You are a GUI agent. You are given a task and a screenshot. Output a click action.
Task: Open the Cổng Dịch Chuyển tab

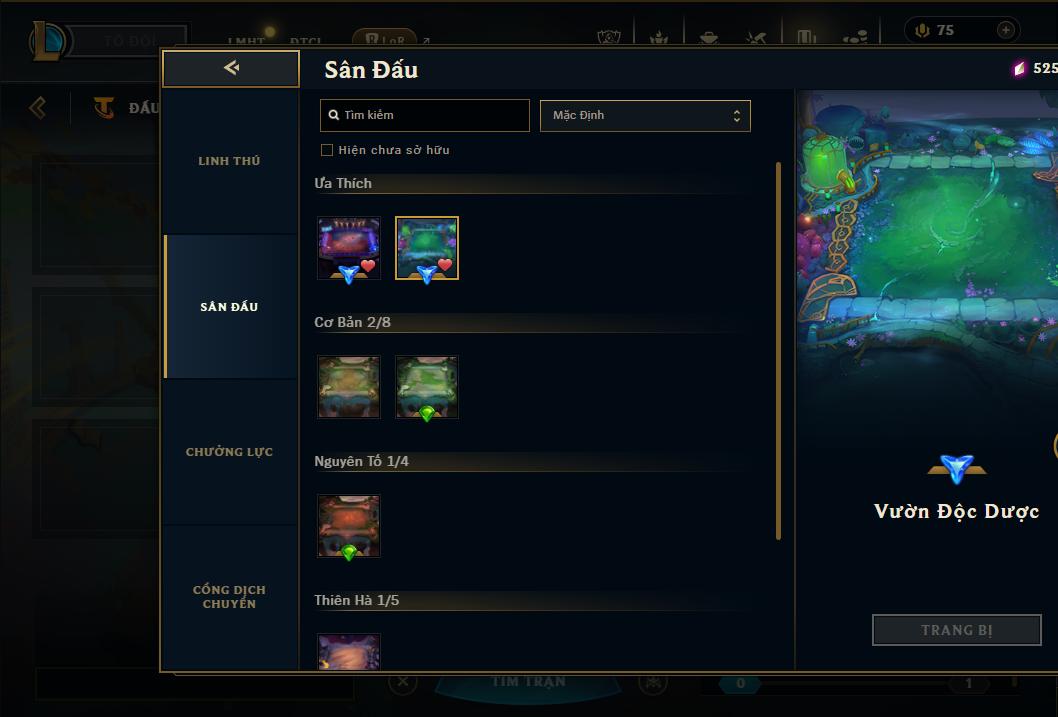click(x=229, y=596)
